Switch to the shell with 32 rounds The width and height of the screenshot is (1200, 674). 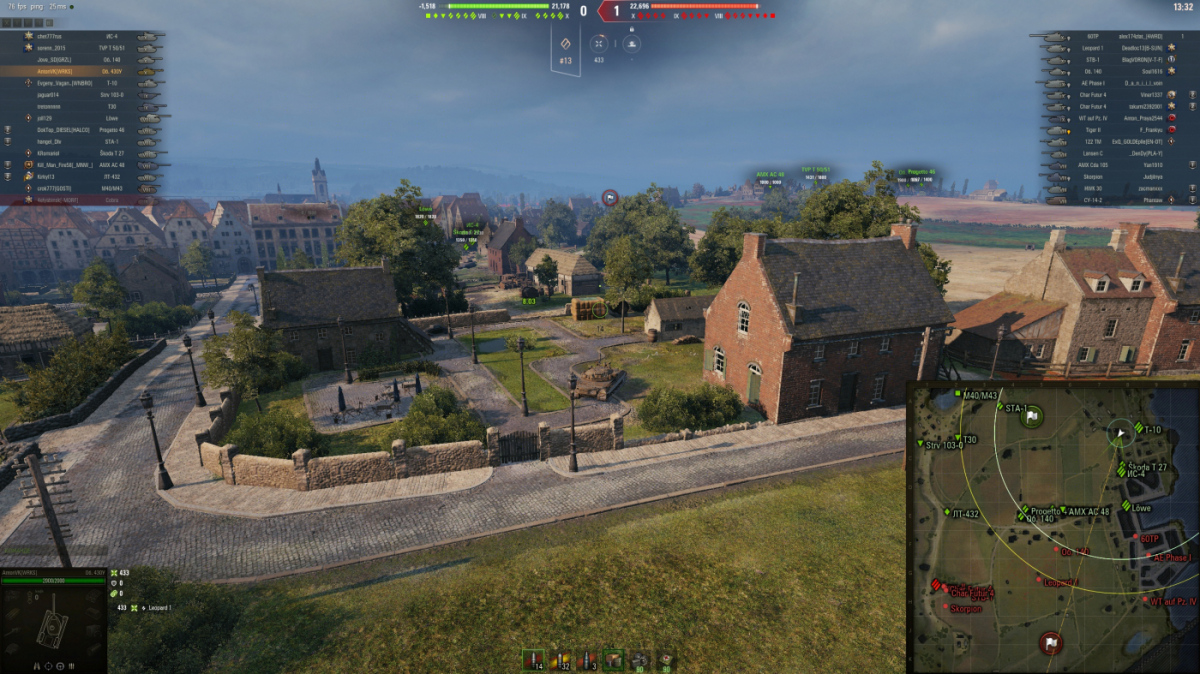pyautogui.click(x=560, y=660)
